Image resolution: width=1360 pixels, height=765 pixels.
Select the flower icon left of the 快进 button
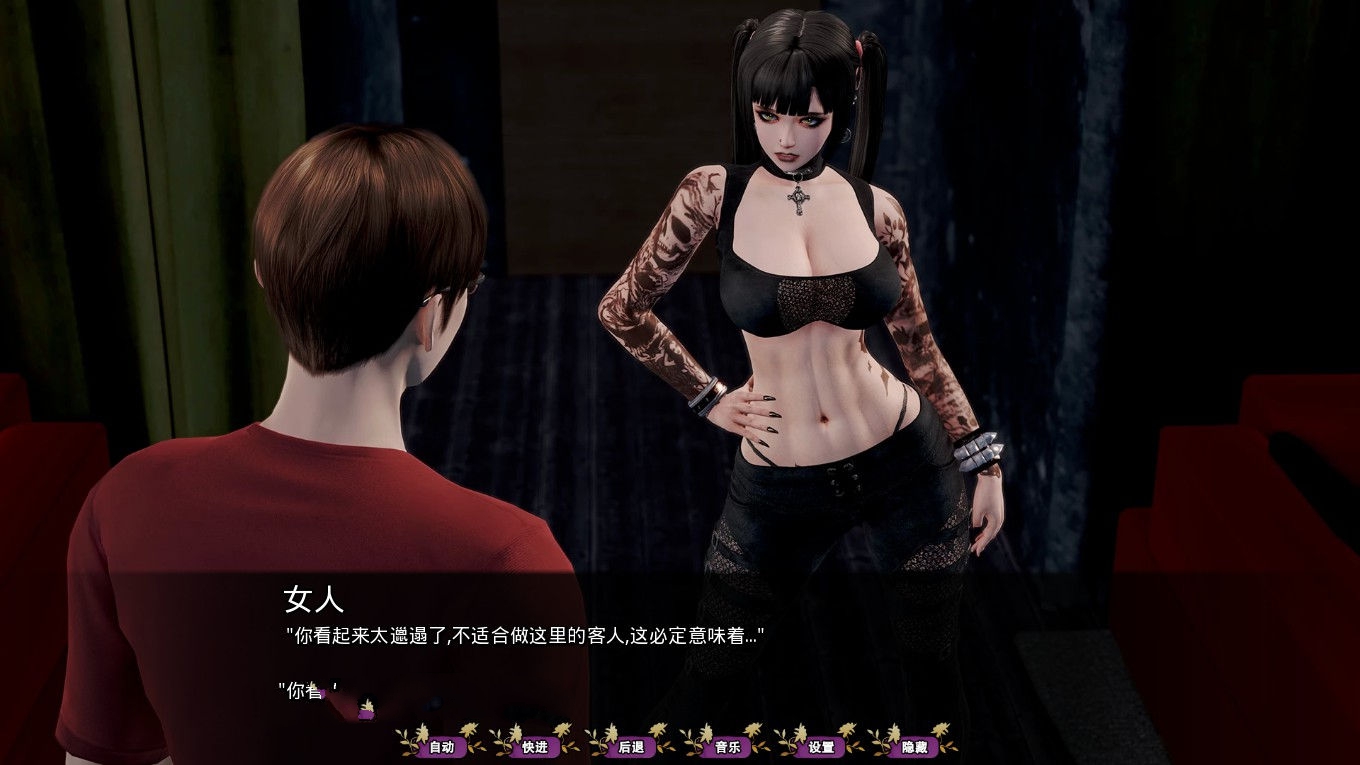[x=506, y=745]
